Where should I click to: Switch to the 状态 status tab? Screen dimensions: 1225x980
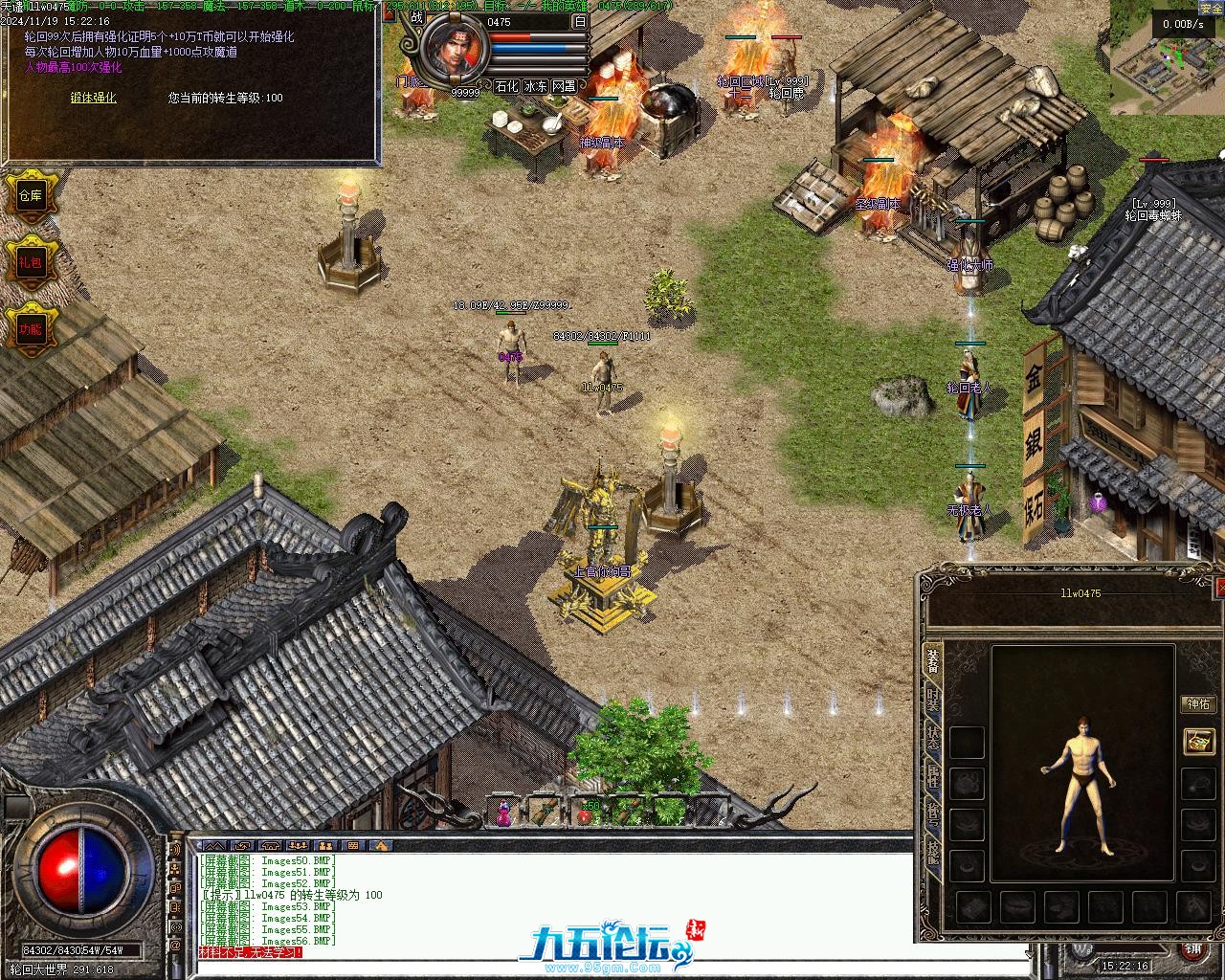932,739
